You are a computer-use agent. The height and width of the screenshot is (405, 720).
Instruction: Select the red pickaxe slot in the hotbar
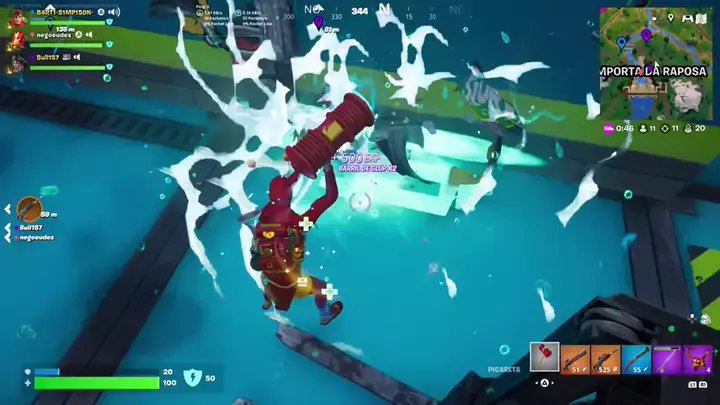[545, 358]
